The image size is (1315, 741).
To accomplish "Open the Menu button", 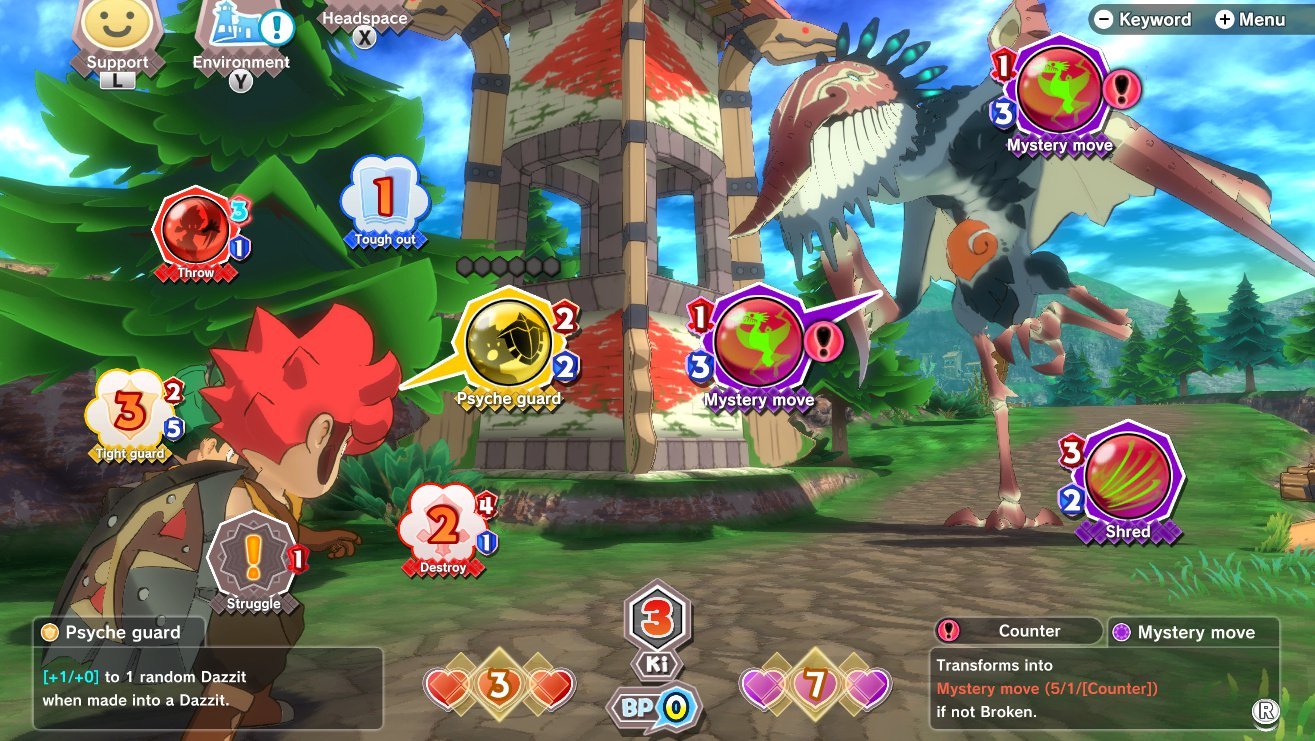I will click(1250, 19).
